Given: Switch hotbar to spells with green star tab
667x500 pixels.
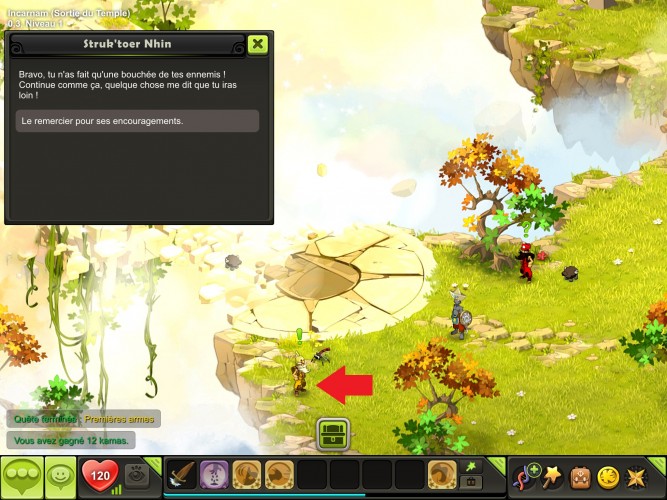Looking at the screenshot, I should (470, 466).
